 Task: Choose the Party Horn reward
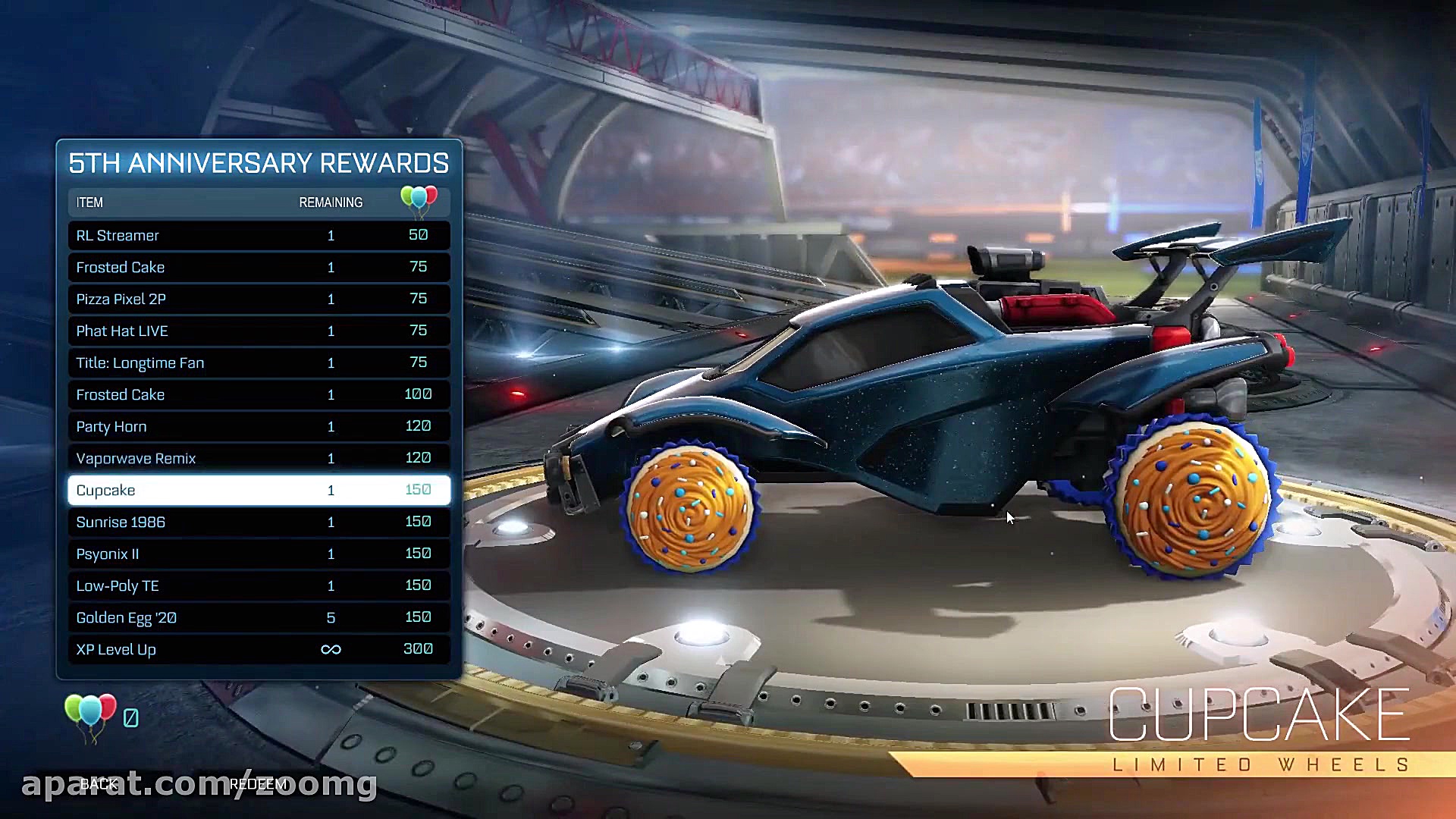click(258, 426)
